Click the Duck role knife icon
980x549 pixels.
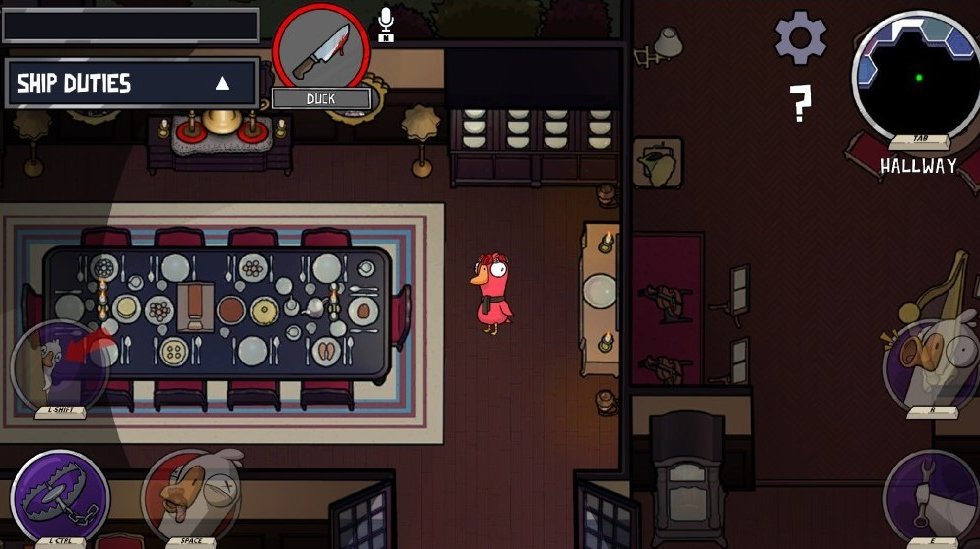320,50
